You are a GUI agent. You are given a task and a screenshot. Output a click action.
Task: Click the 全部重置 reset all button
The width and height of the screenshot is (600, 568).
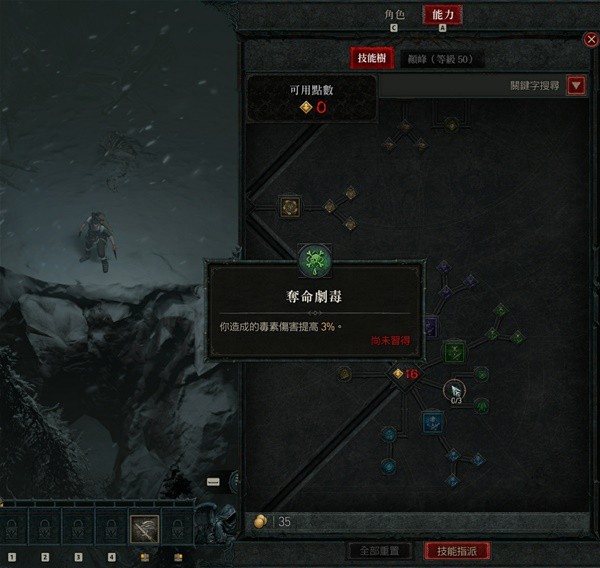click(378, 551)
